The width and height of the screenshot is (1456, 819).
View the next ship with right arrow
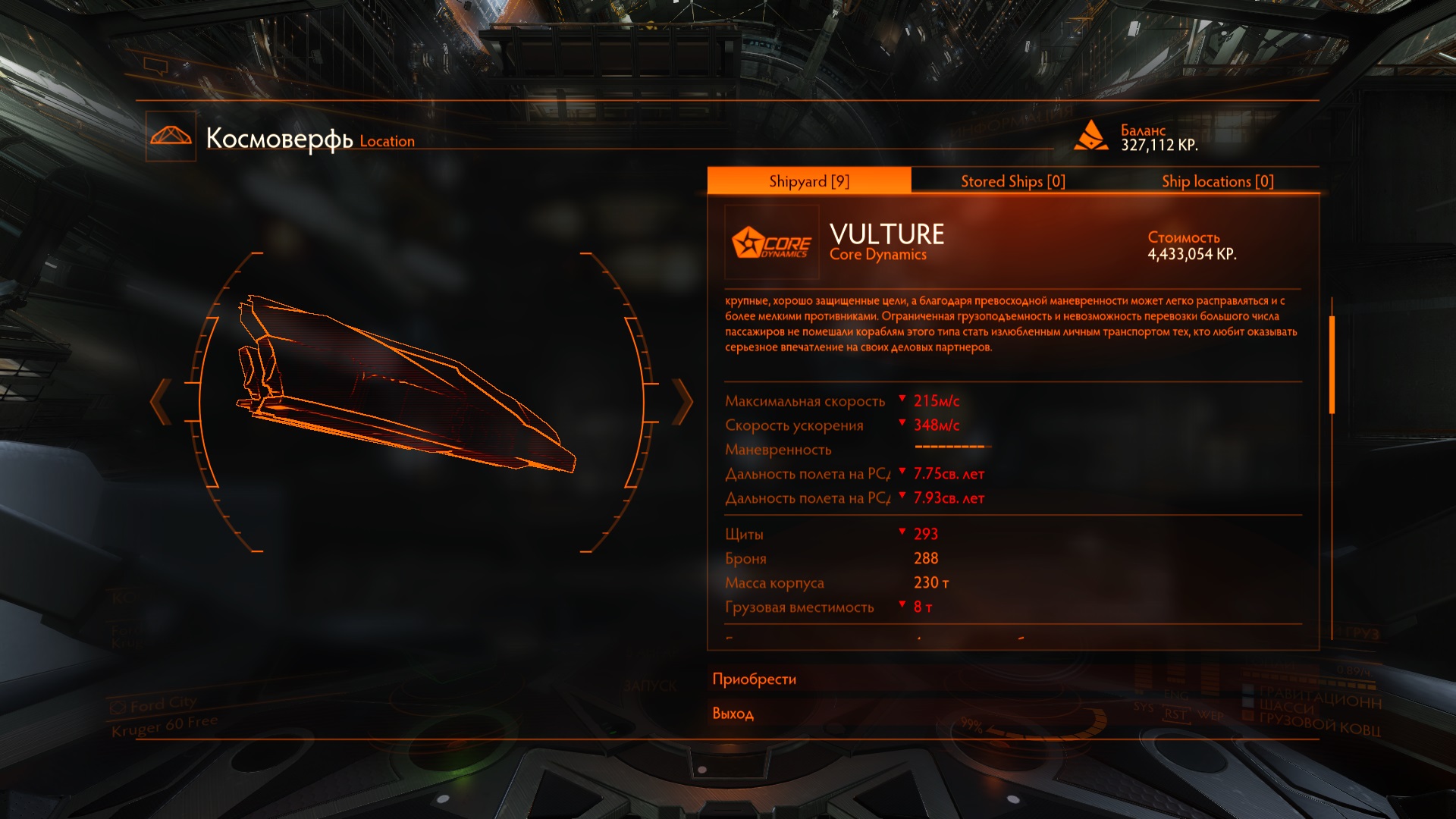[x=682, y=401]
